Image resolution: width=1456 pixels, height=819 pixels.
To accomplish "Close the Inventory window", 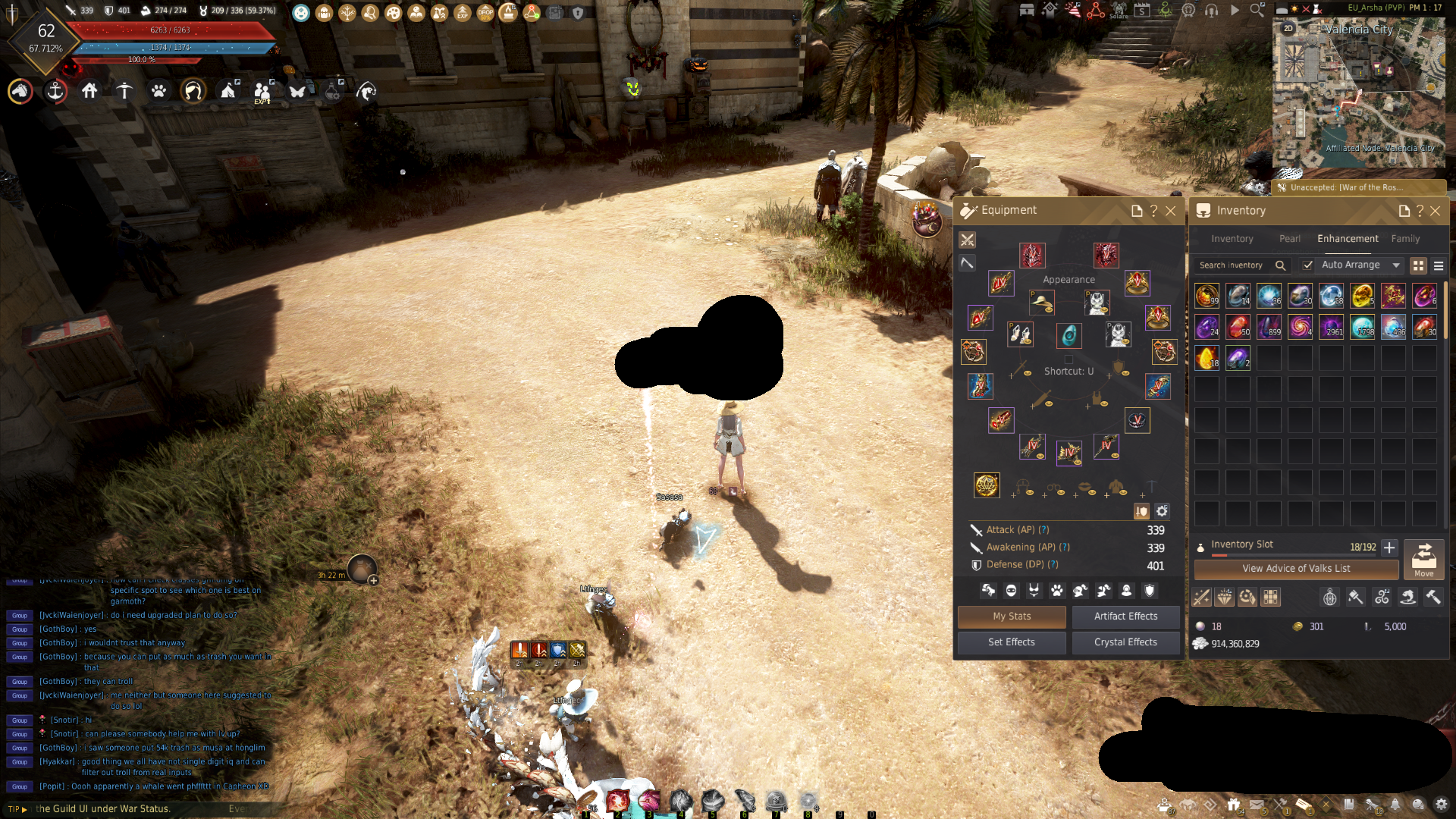I will click(x=1436, y=211).
